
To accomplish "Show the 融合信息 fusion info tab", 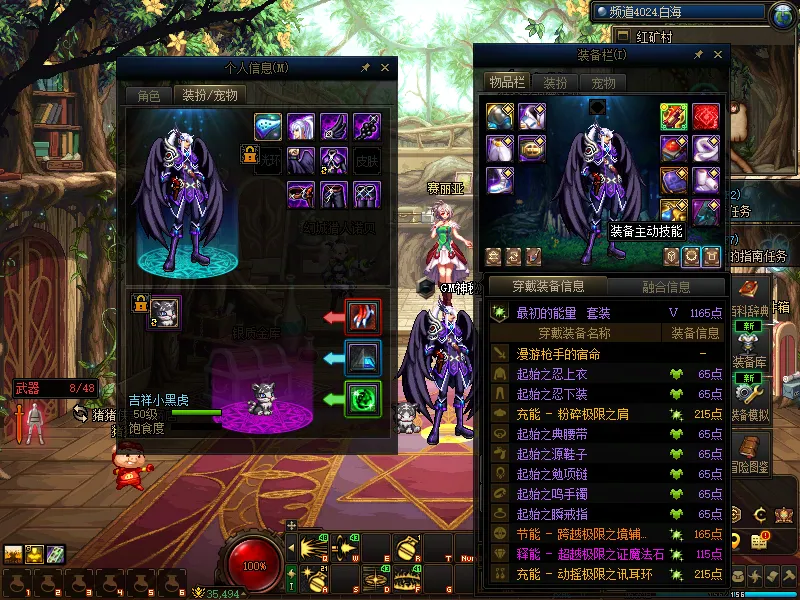I will (666, 287).
